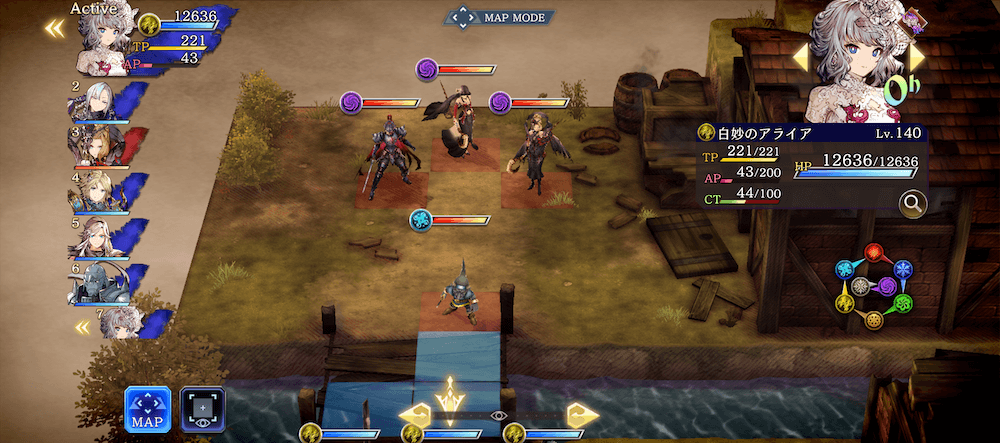Screen dimensions: 1000x443
Task: Click the double-arrow beside turn slot 7
Action: click(x=83, y=326)
